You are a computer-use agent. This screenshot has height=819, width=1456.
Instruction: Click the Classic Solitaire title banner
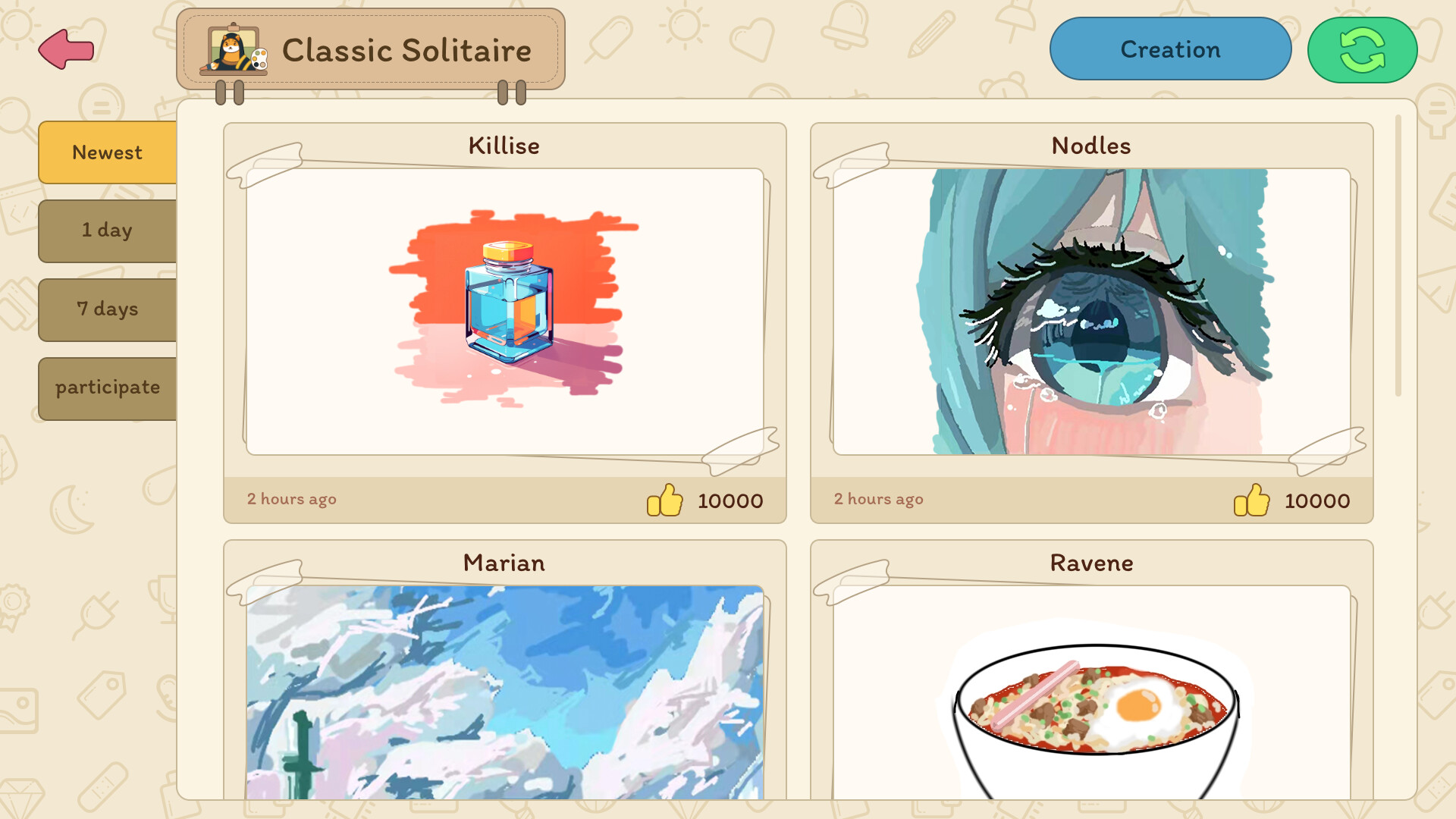(407, 50)
